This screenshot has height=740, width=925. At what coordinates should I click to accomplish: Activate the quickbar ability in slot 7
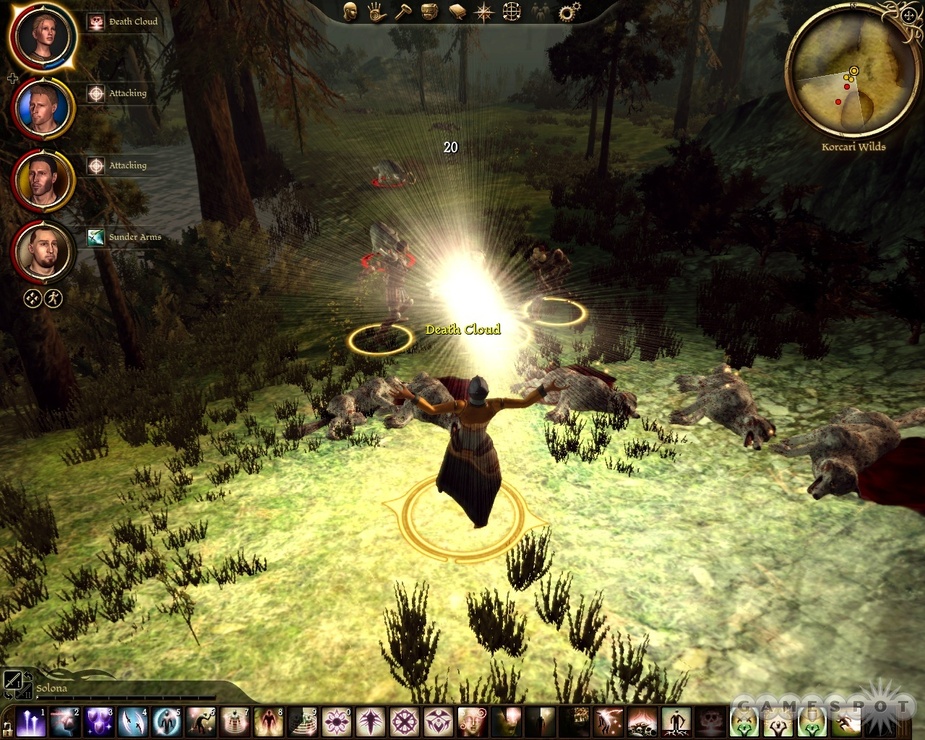click(x=235, y=721)
